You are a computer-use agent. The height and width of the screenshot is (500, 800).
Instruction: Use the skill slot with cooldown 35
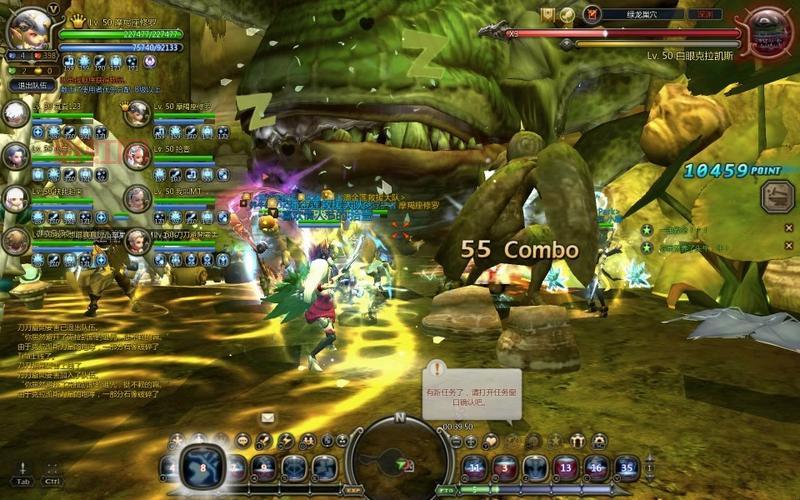pos(627,467)
